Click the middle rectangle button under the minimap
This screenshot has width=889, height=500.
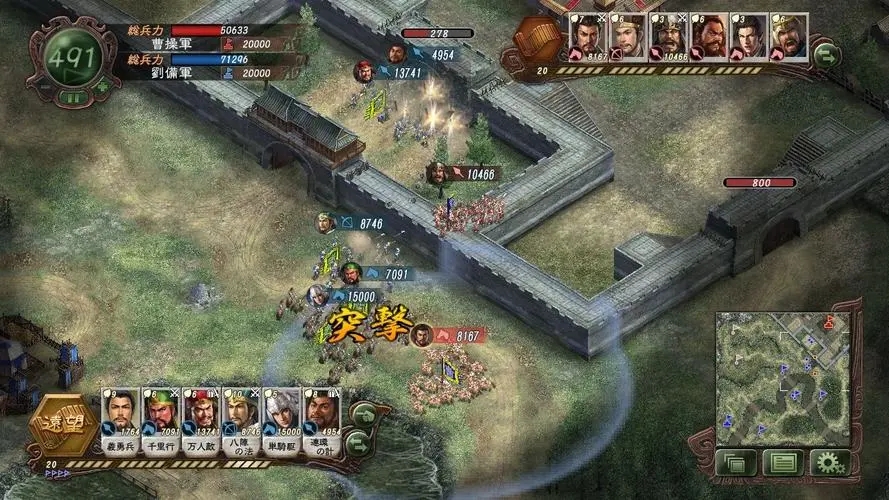tap(782, 463)
